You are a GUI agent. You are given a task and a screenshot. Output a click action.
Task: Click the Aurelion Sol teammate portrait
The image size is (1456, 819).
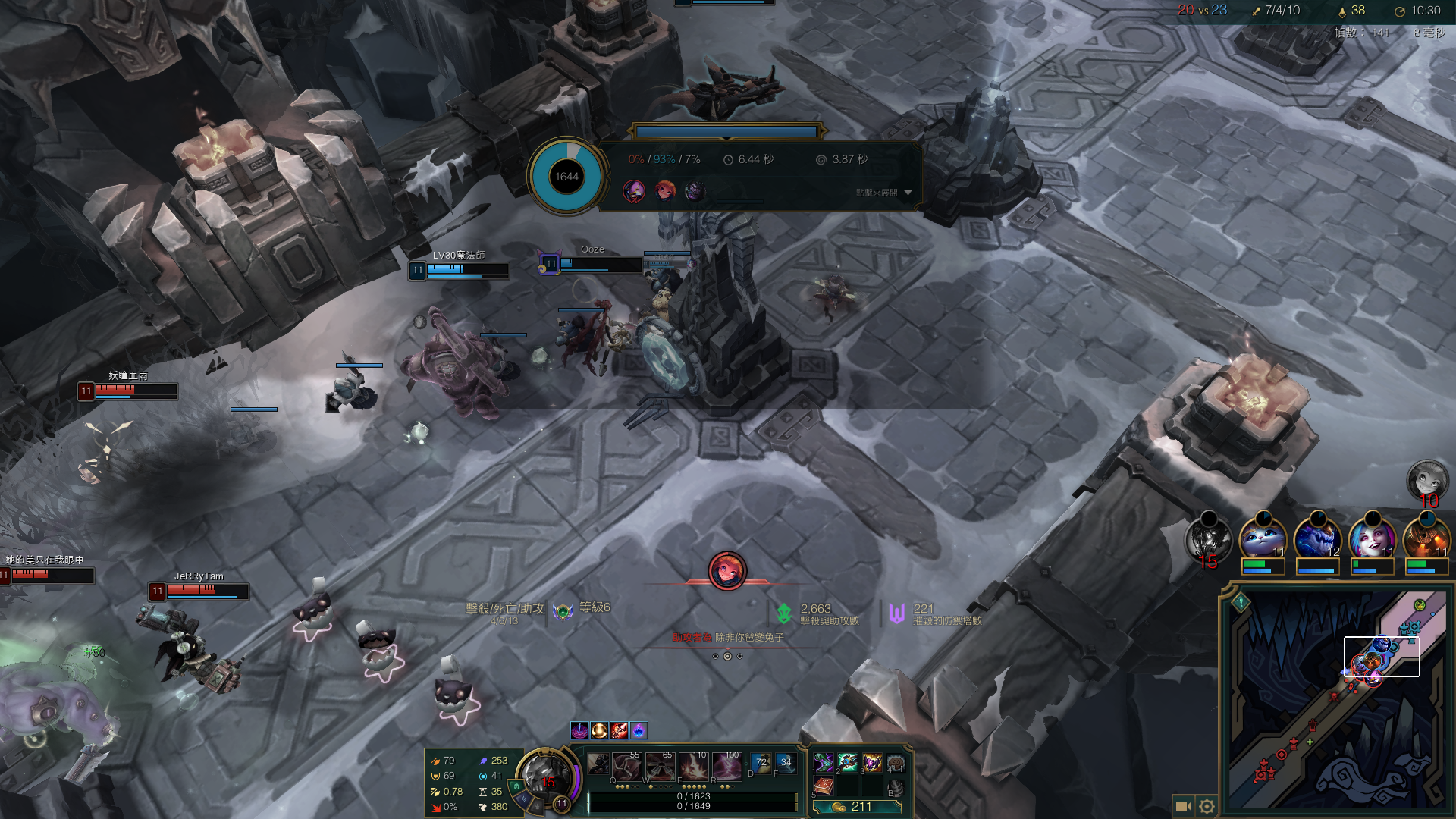point(1316,538)
